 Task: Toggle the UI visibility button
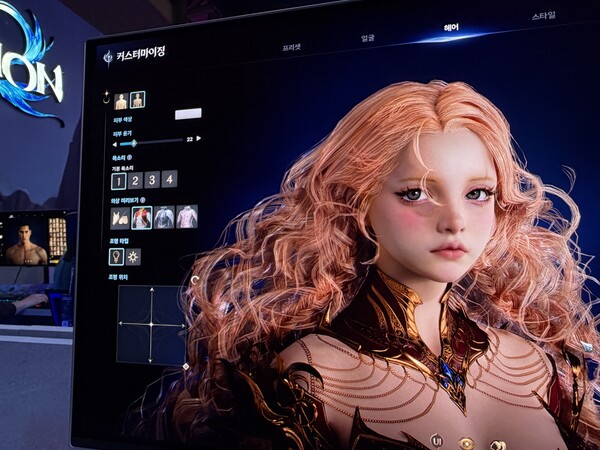[x=437, y=439]
